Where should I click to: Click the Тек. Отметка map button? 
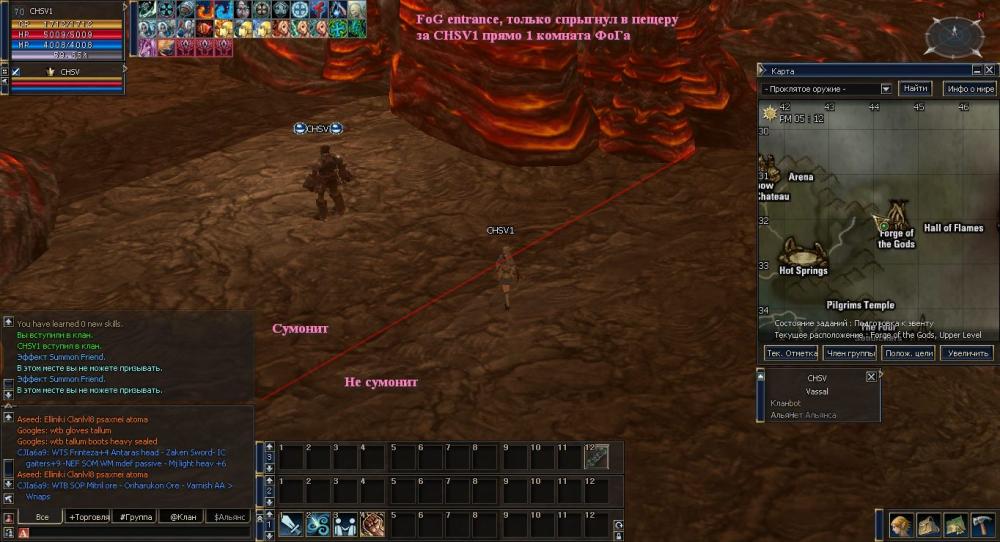[x=792, y=353]
